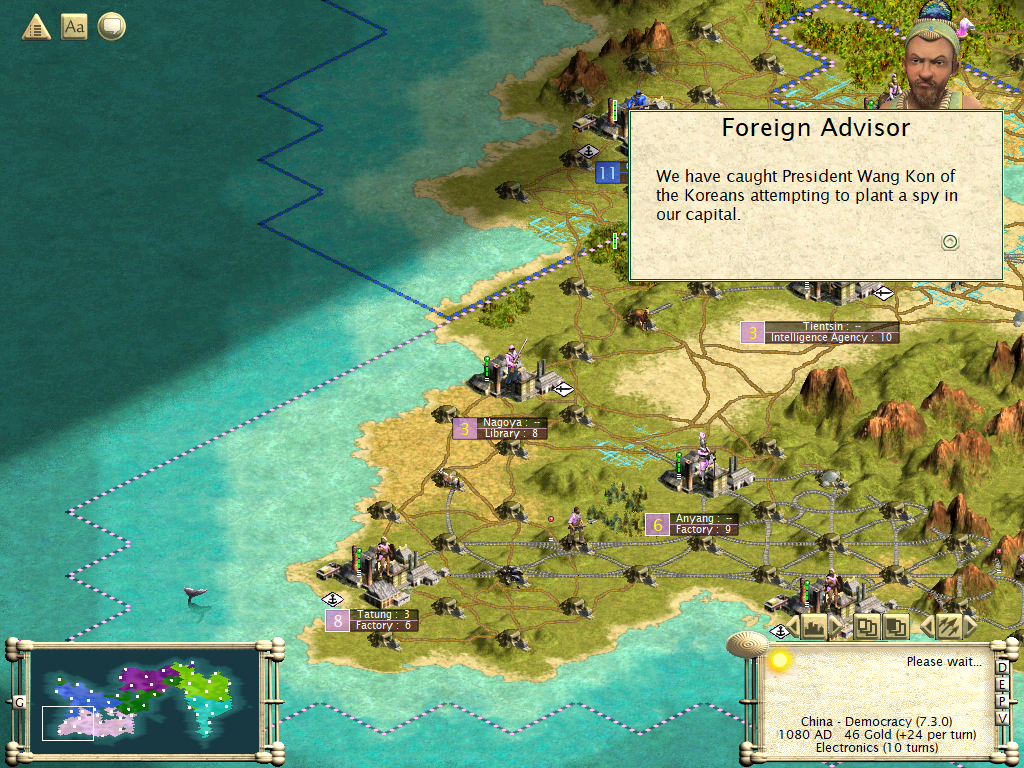This screenshot has height=768, width=1024.
Task: Dismiss the Foreign Advisor message with the circle button
Action: pyautogui.click(x=950, y=241)
